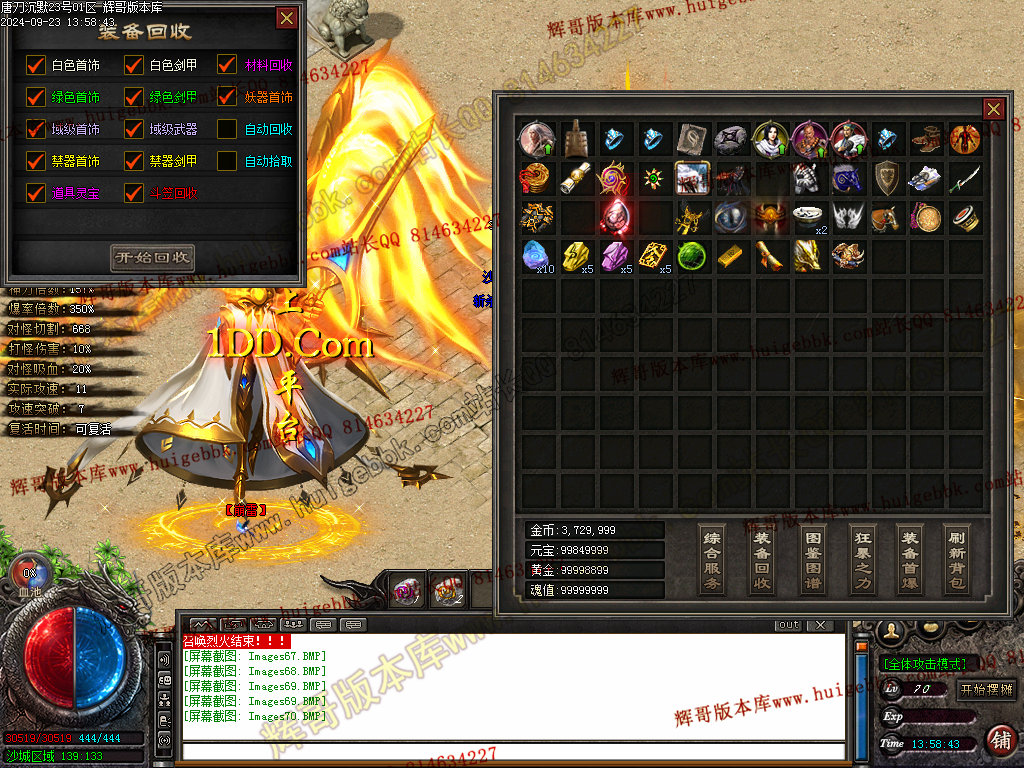The width and height of the screenshot is (1024, 768).
Task: Refresh the bag with 刷新背包
Action: pyautogui.click(x=957, y=559)
